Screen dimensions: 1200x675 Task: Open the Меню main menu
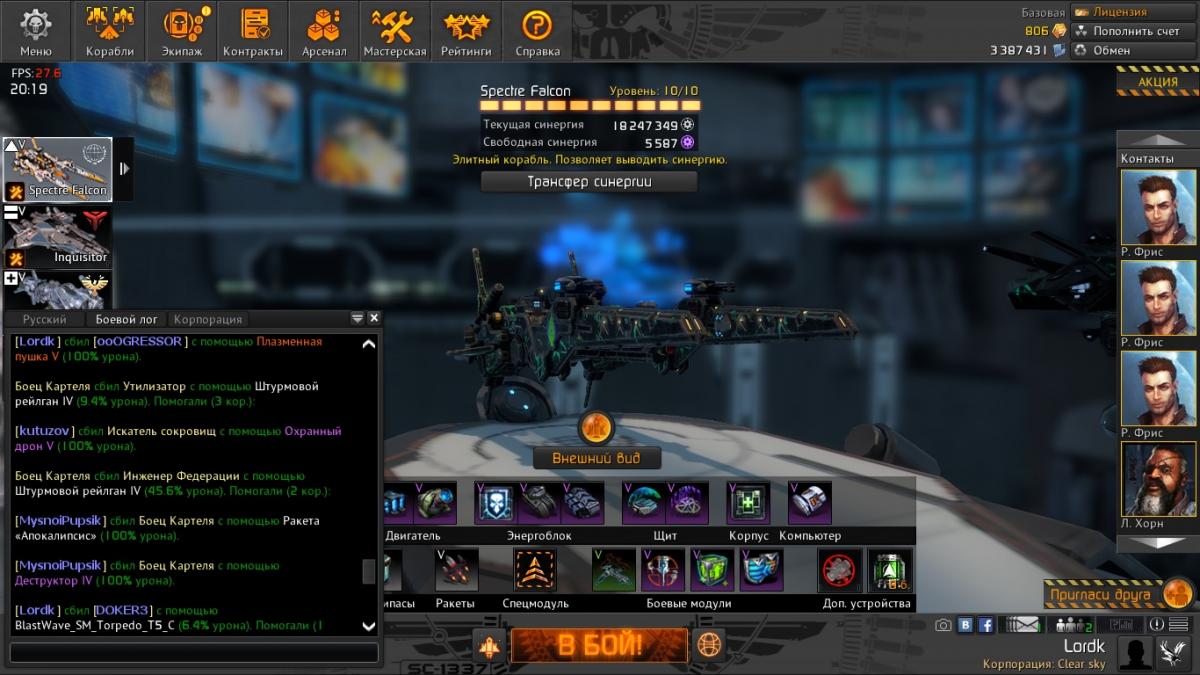pos(36,31)
